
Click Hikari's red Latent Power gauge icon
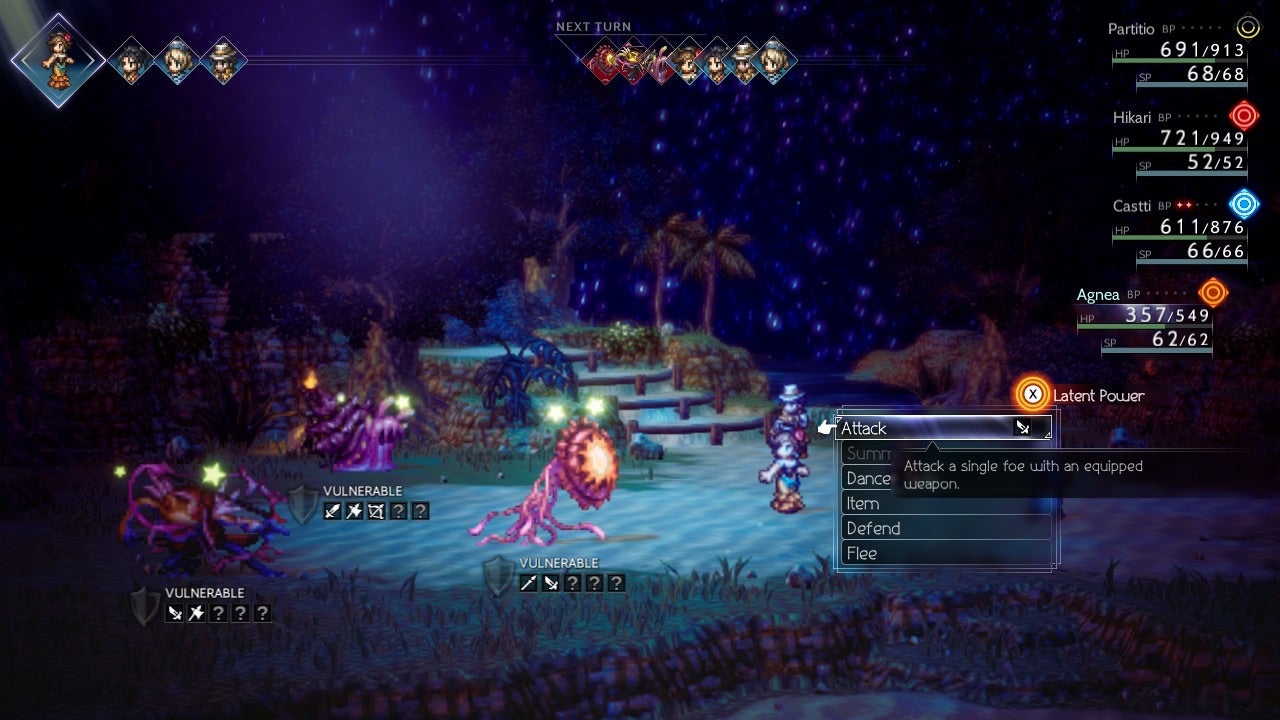click(x=1243, y=115)
